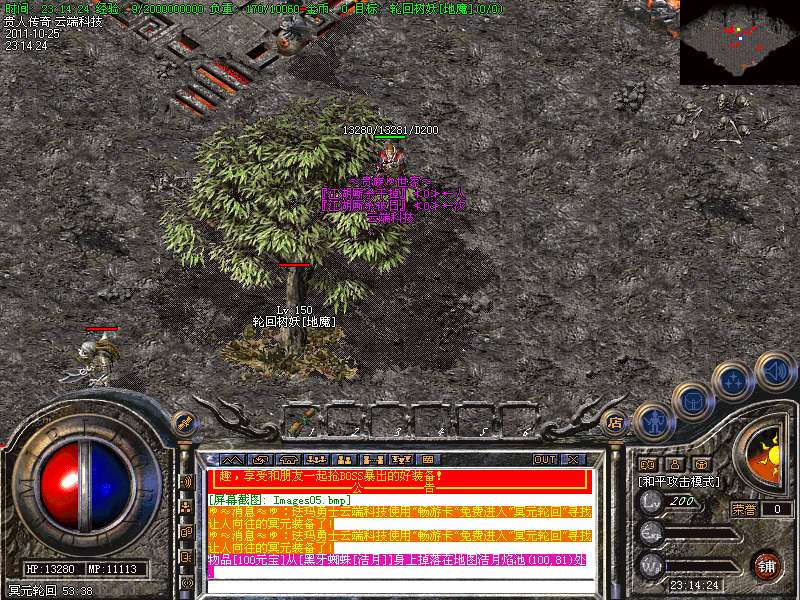Switch the 和平攻击模式 attack mode label

tap(680, 481)
